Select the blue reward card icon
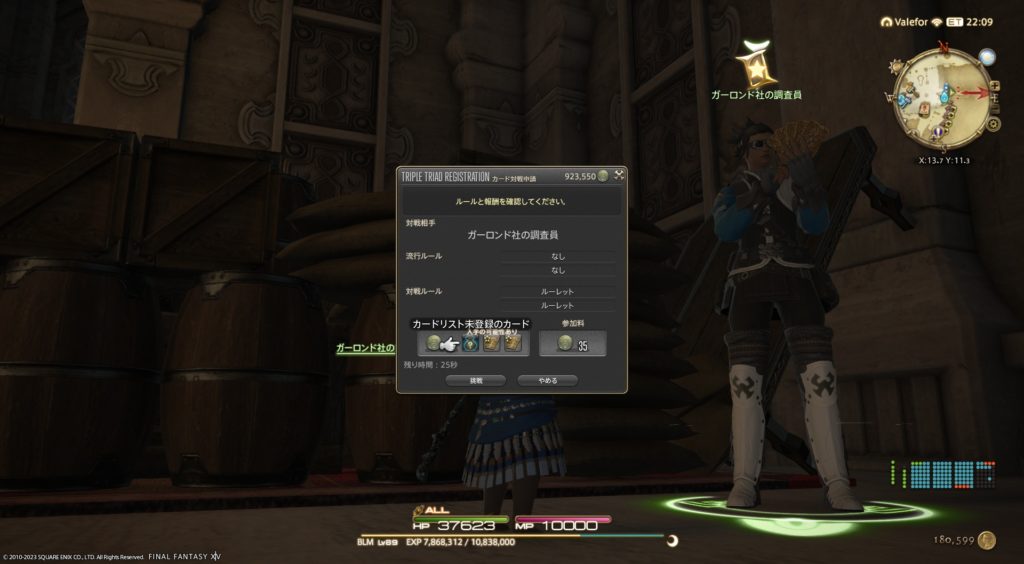 click(x=470, y=344)
